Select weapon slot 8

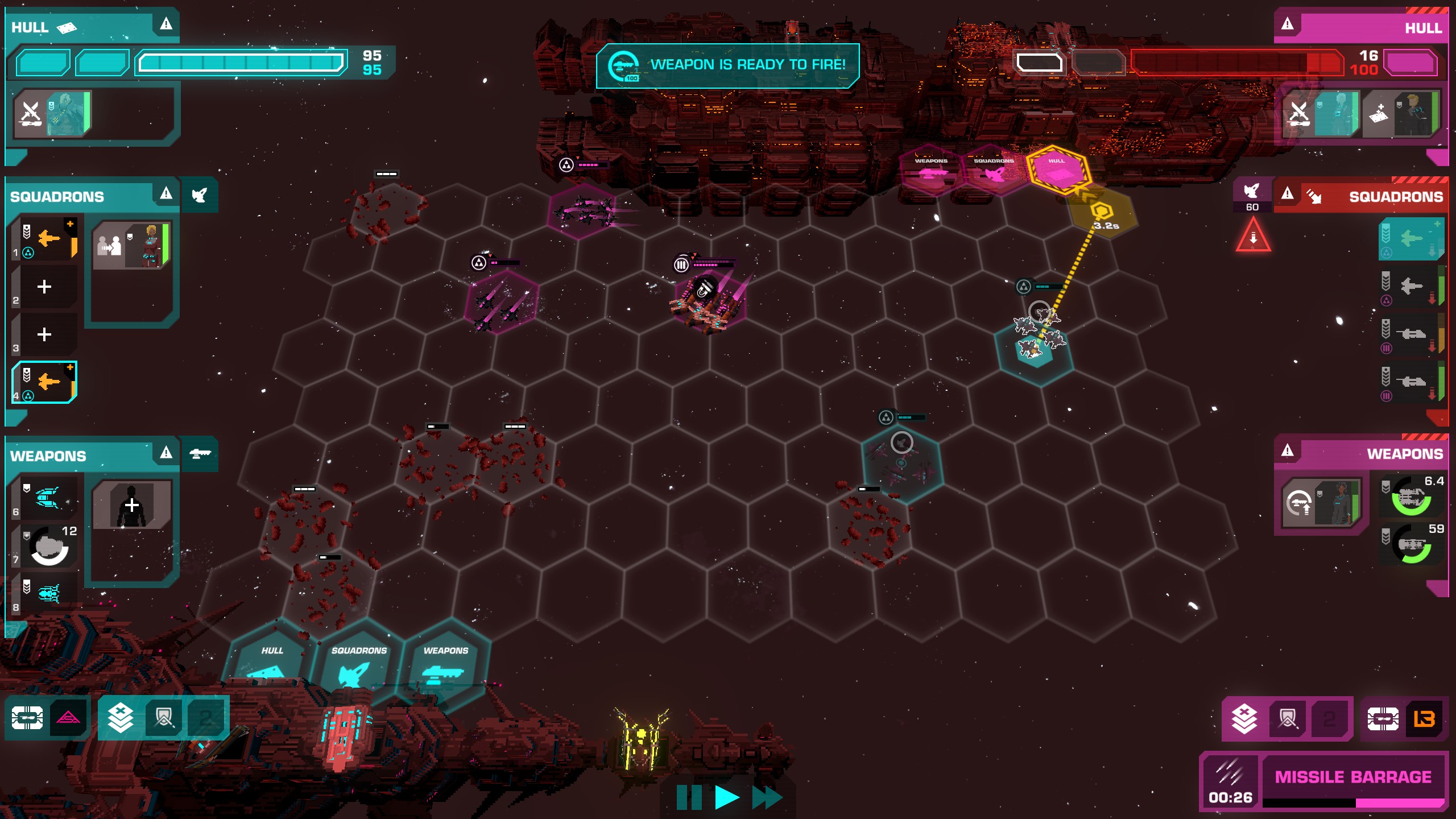pyautogui.click(x=45, y=594)
